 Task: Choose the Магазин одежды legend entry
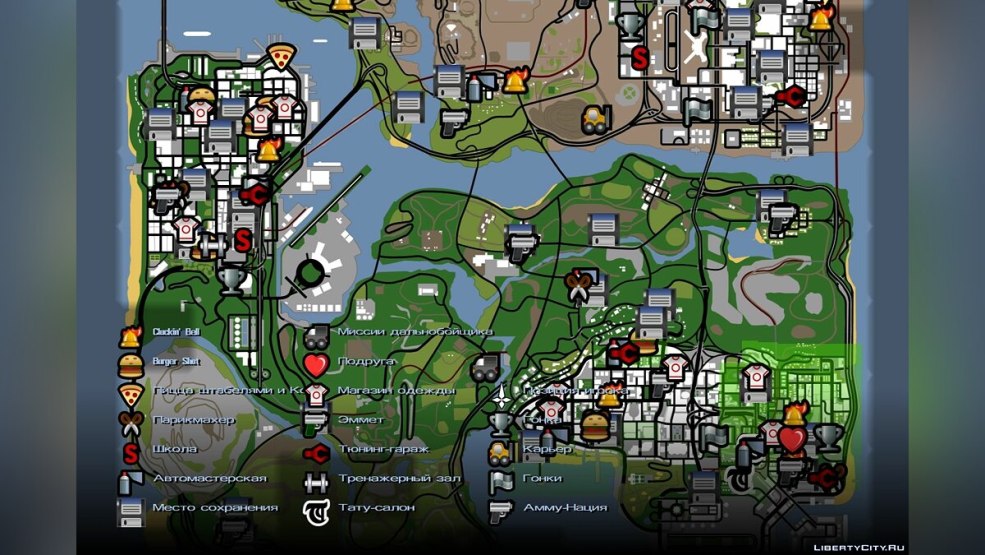click(396, 390)
